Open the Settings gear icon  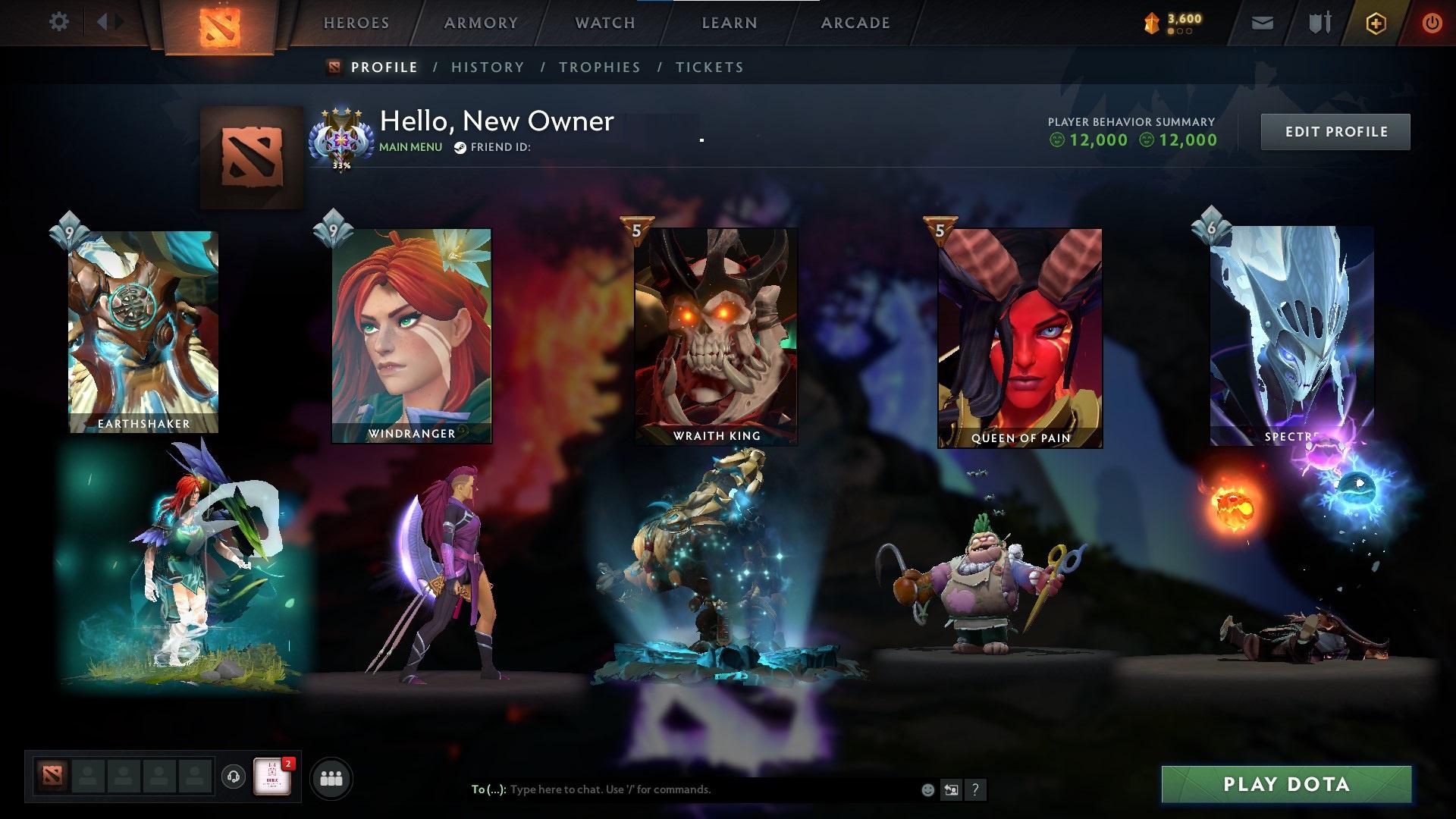pos(59,21)
